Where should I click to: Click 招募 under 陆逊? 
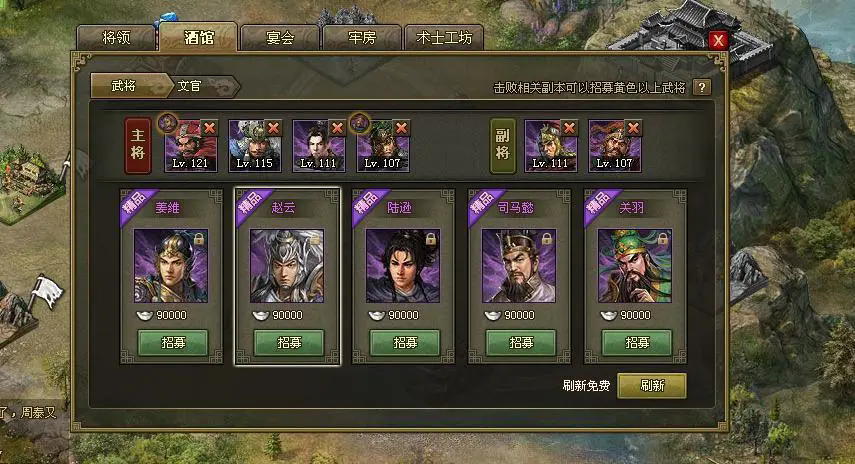(404, 342)
